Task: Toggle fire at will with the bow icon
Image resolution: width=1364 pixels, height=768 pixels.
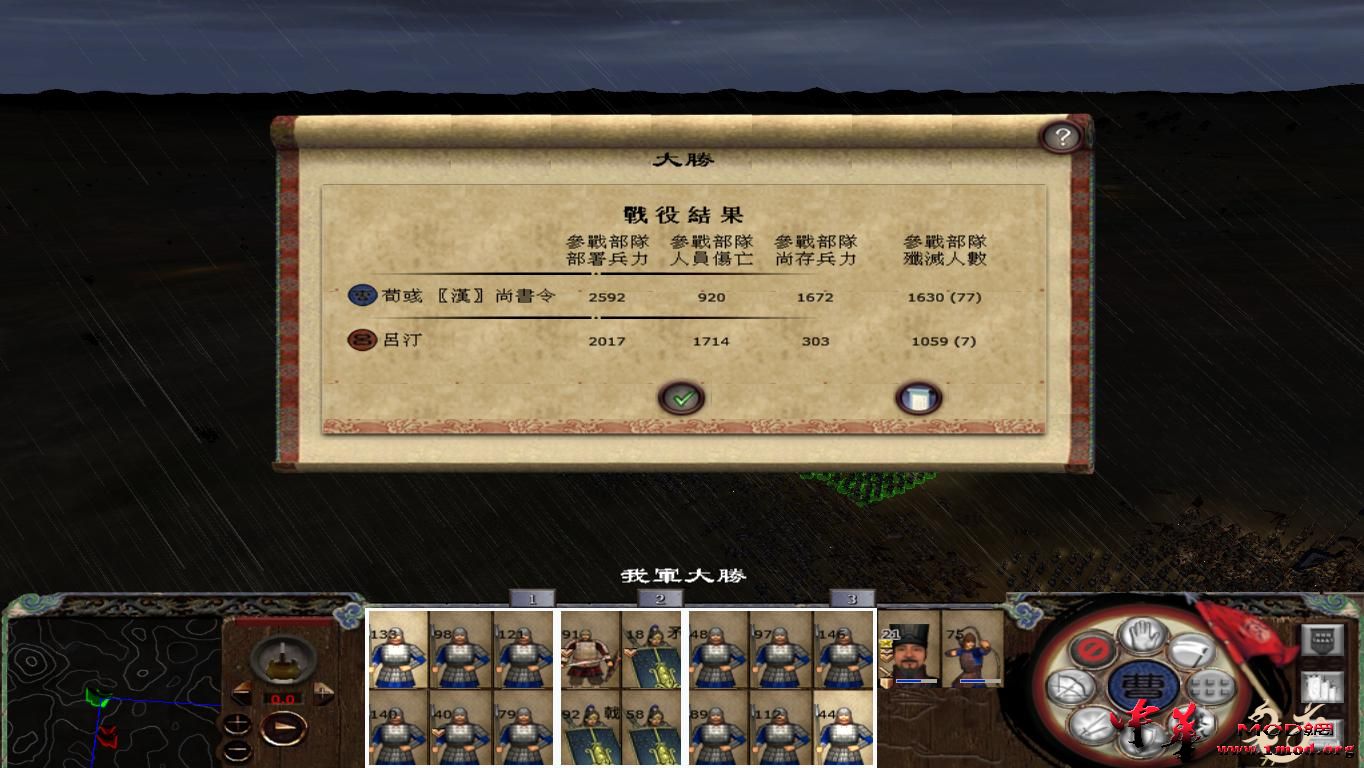Action: [x=1071, y=685]
